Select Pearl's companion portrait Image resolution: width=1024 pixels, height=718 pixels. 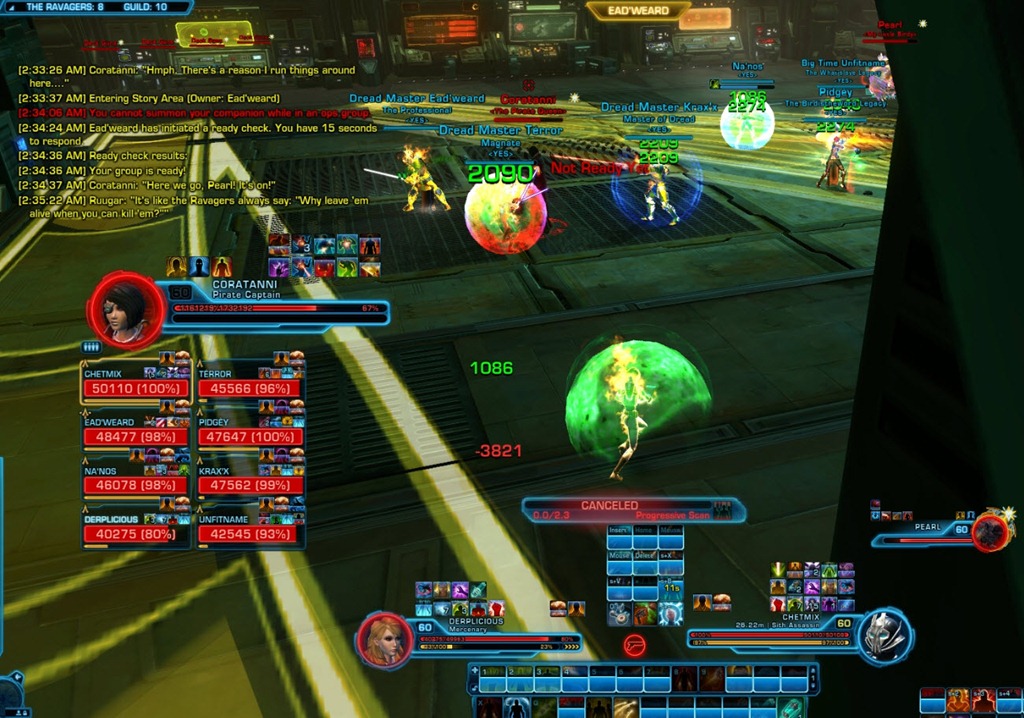(x=991, y=532)
